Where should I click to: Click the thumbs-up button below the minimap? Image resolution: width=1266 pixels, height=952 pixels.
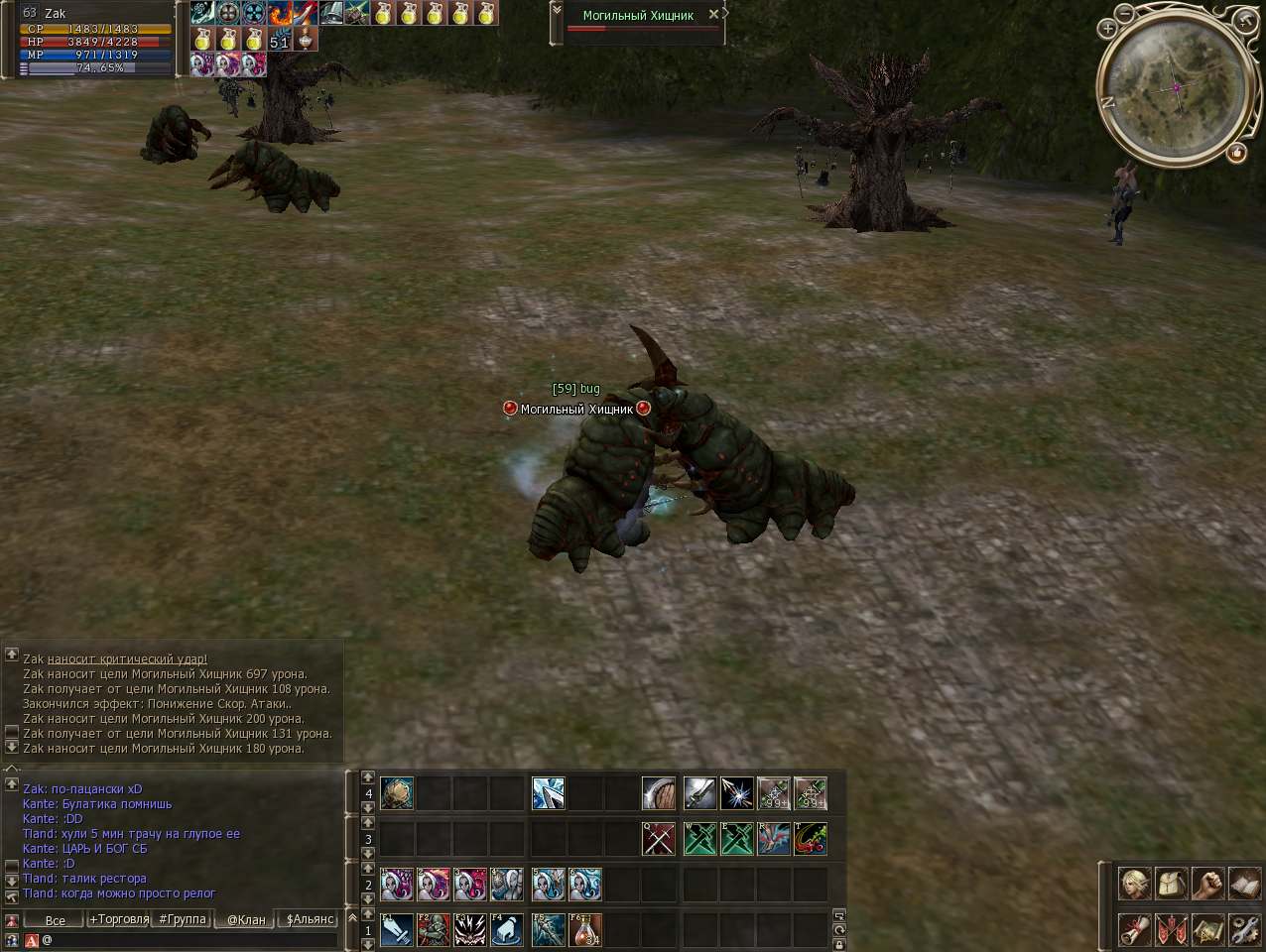pyautogui.click(x=1236, y=153)
